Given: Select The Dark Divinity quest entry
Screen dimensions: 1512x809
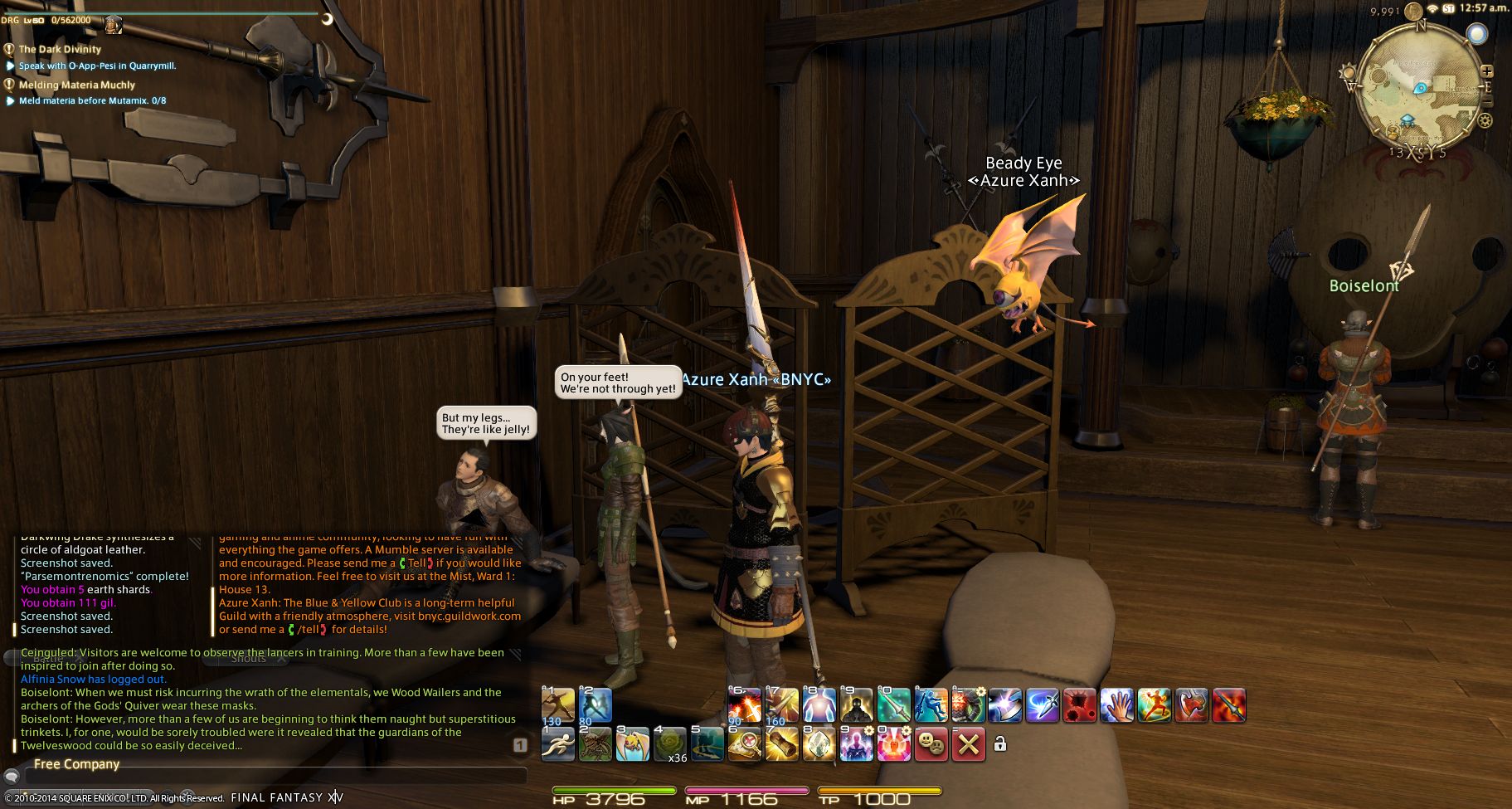Looking at the screenshot, I should [x=60, y=49].
